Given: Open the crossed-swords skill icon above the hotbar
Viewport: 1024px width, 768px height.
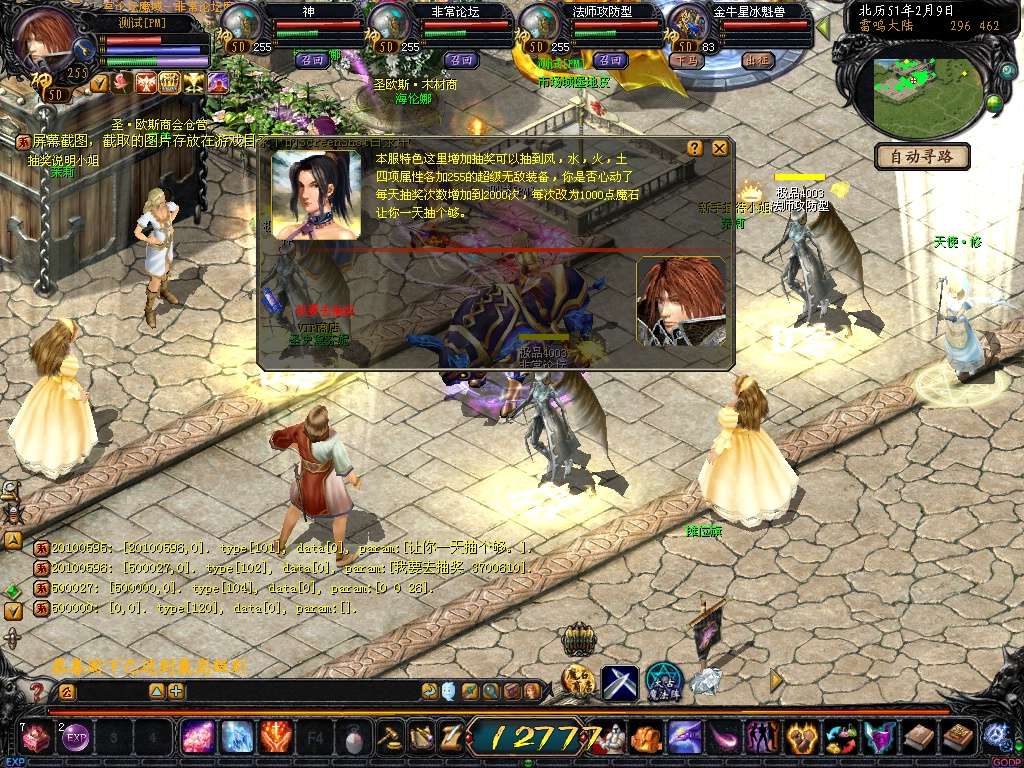Looking at the screenshot, I should (619, 682).
